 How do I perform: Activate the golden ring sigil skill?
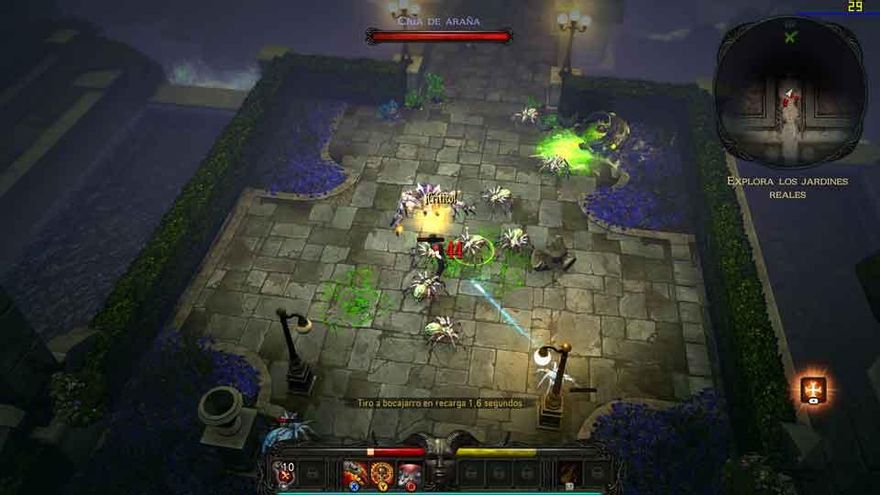click(x=381, y=474)
